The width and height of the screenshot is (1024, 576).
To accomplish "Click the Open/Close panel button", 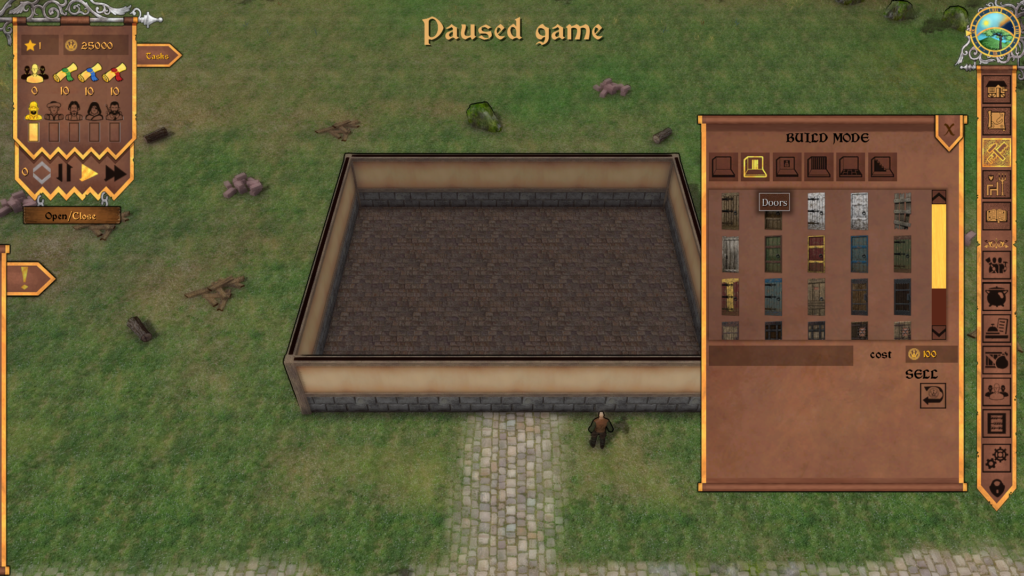I will [x=71, y=216].
